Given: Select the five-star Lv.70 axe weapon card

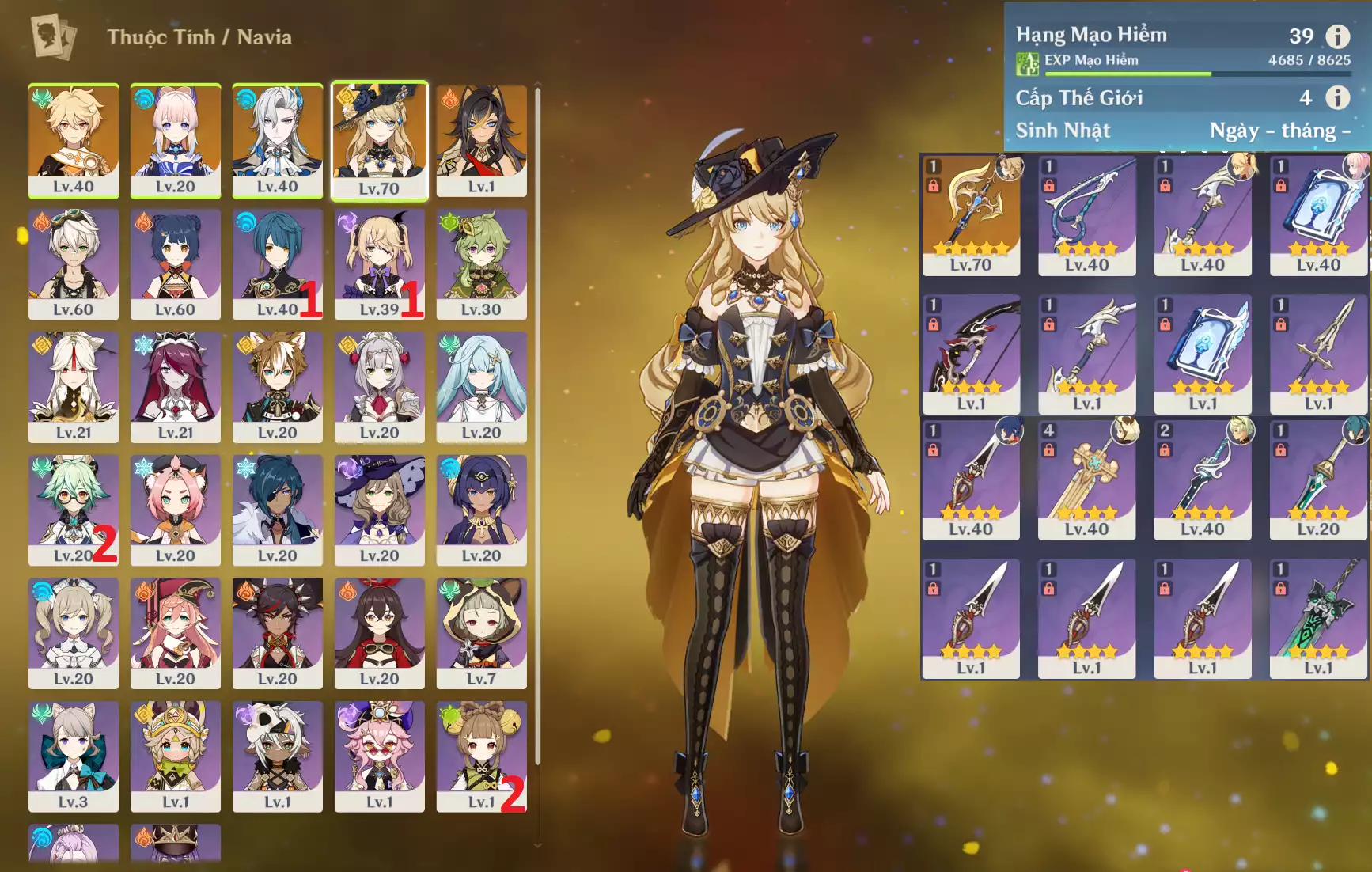Looking at the screenshot, I should point(971,215).
